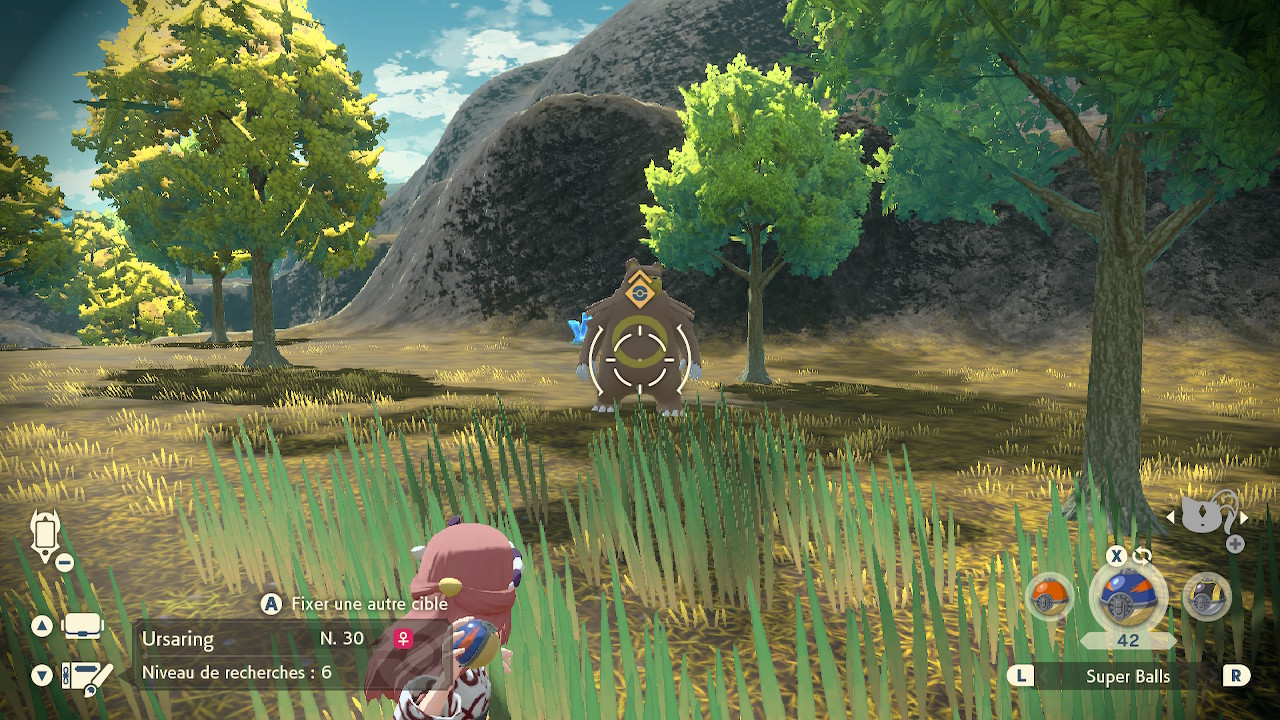Viewport: 1280px width, 720px height.
Task: Open the Arc Phone map icon
Action: tap(46, 535)
